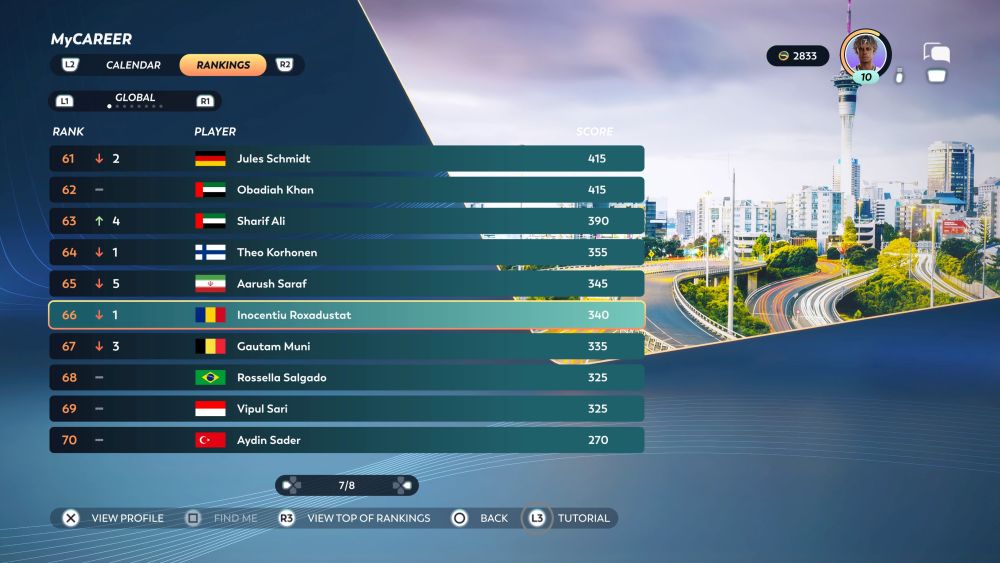Select the Vipul Sari row

coord(346,409)
